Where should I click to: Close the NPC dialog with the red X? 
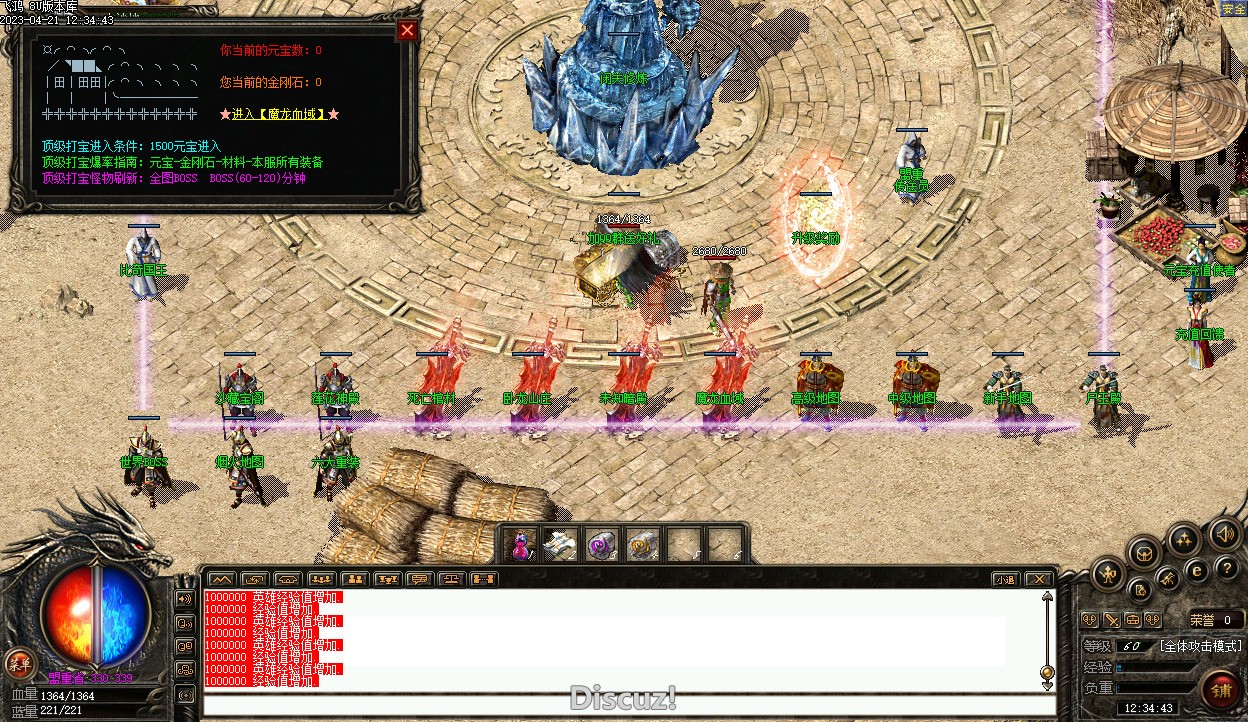[x=407, y=30]
